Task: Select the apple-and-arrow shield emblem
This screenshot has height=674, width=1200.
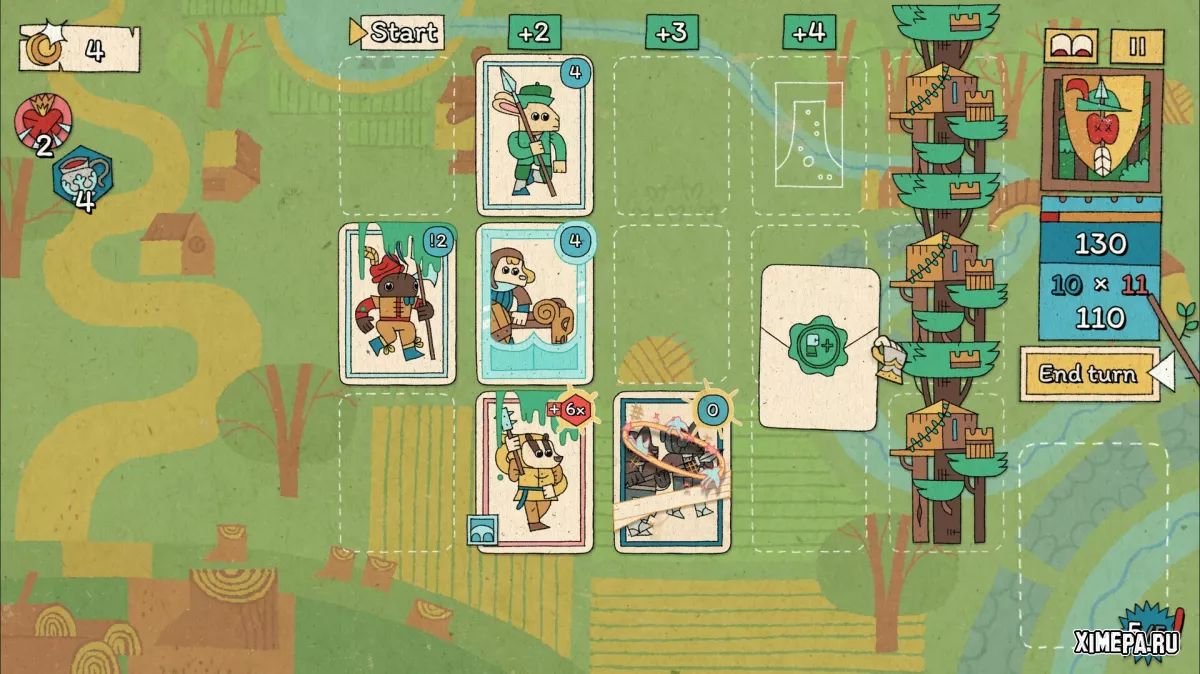Action: click(x=1100, y=128)
